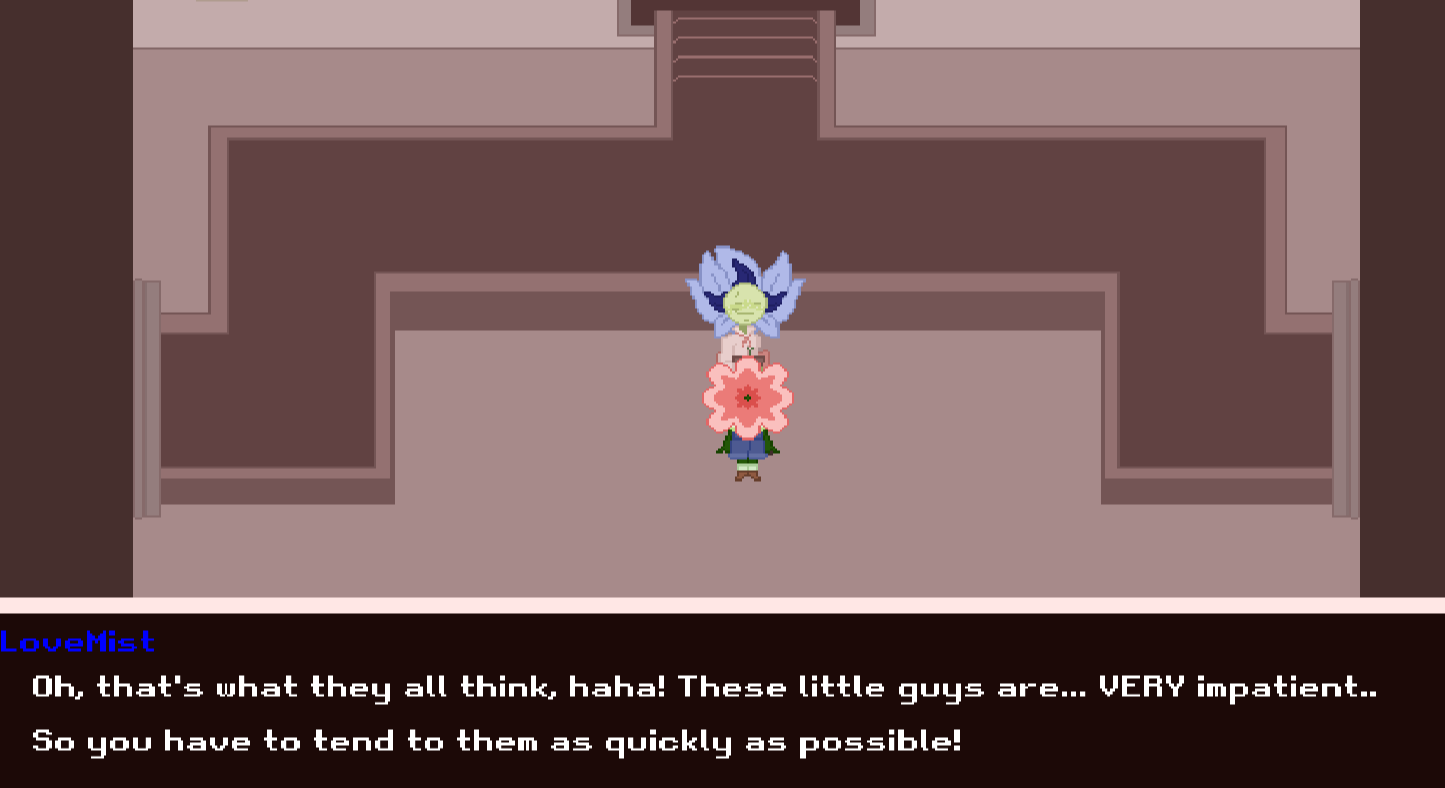The image size is (1445, 788).
Task: Click the flower's dark green center
Action: point(747,396)
